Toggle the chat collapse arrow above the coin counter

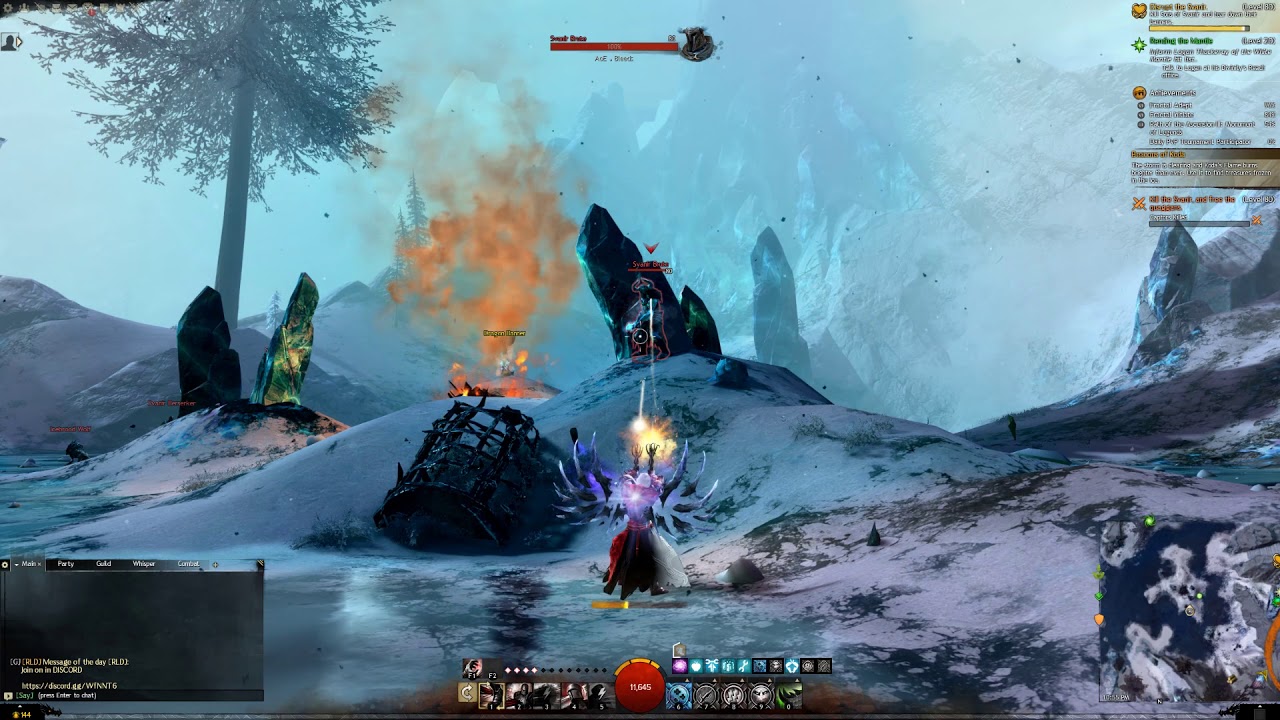coord(19,706)
